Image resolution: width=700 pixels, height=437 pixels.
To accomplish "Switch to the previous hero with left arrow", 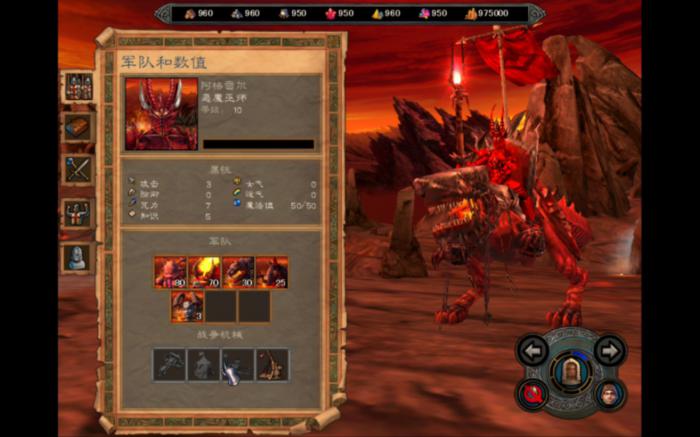I will coord(534,351).
